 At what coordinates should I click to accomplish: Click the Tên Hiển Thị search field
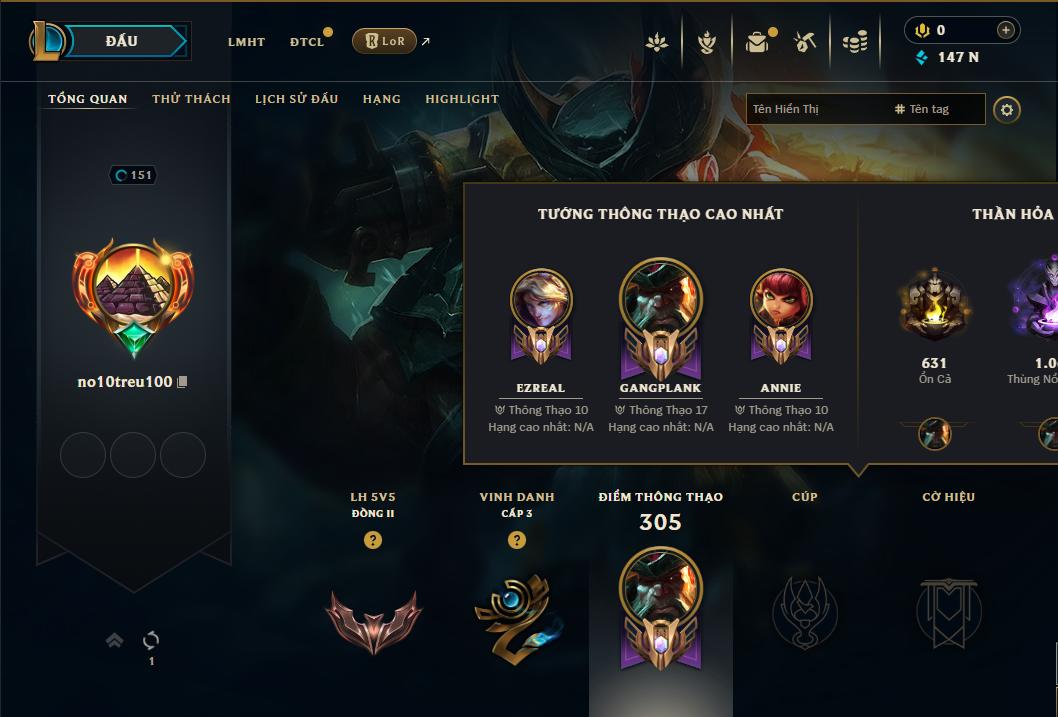coord(815,109)
